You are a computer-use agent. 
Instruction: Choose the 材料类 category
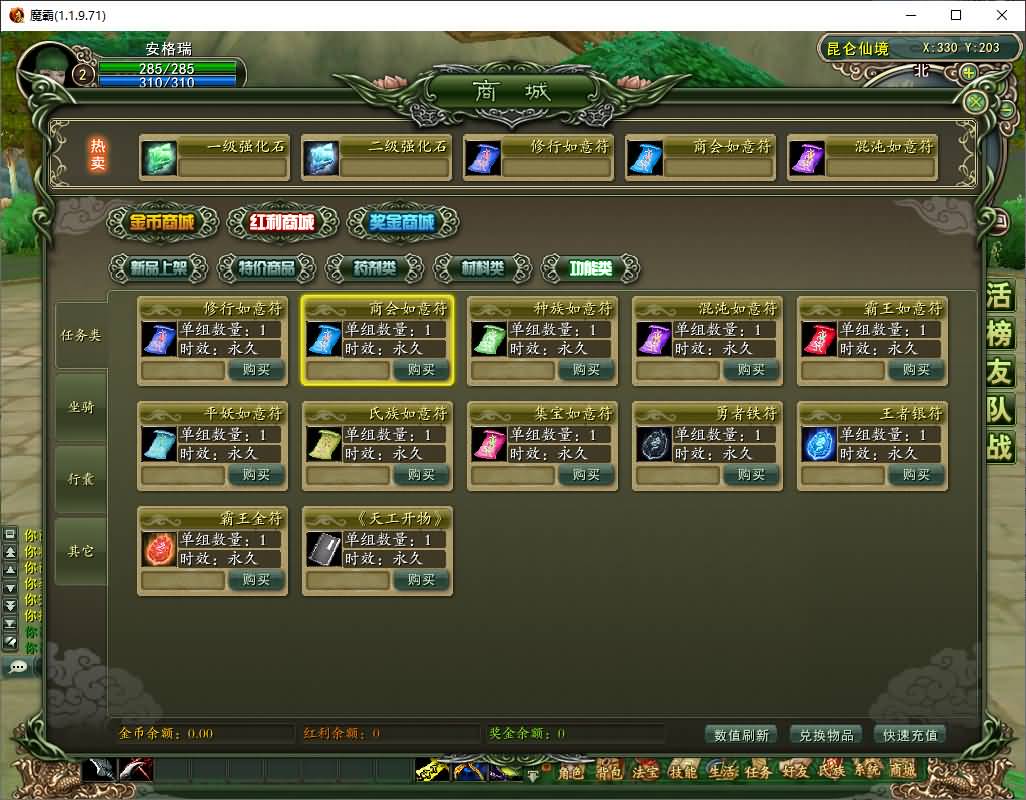pyautogui.click(x=483, y=268)
